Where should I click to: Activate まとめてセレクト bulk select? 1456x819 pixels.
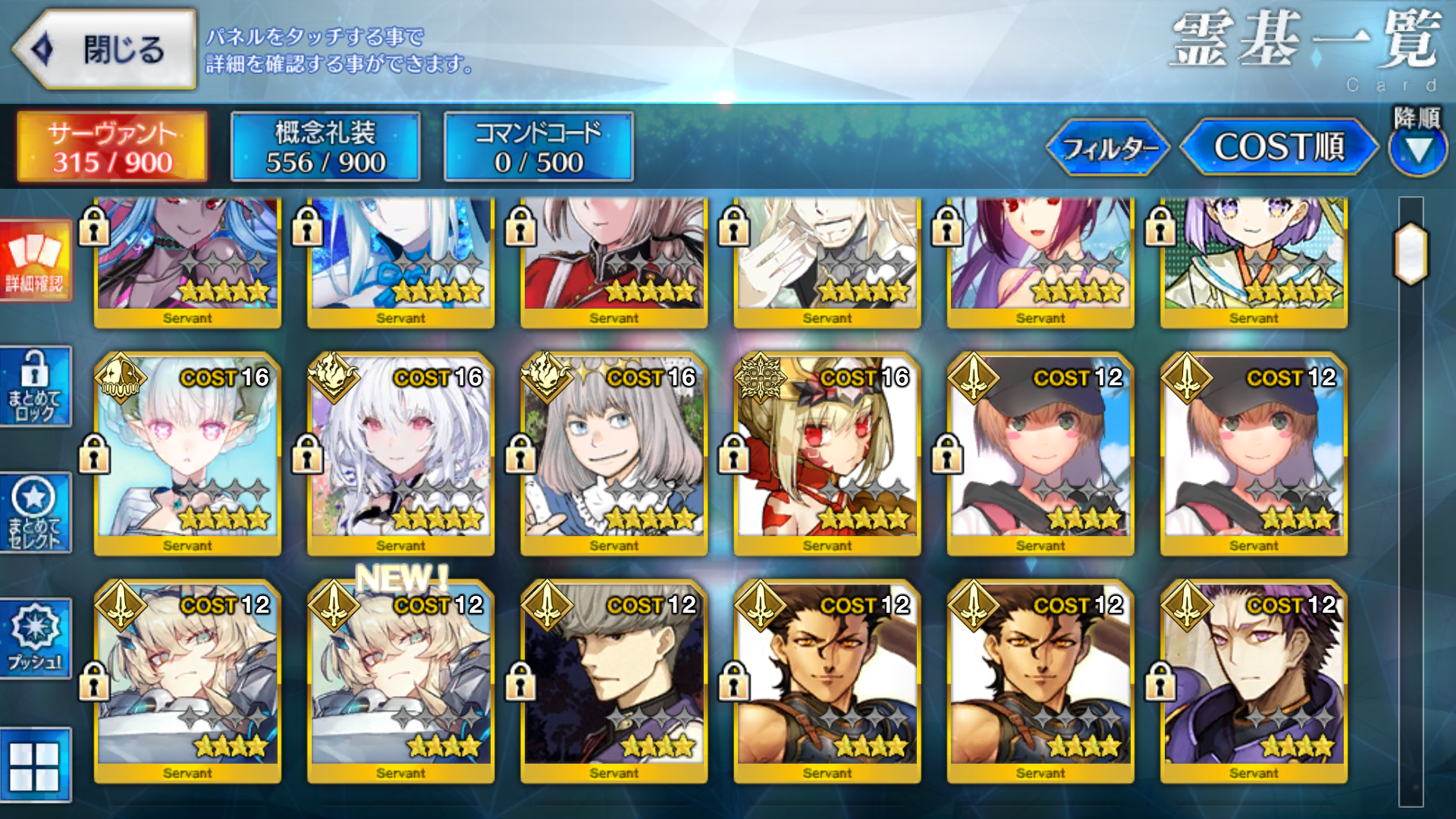pyautogui.click(x=35, y=513)
